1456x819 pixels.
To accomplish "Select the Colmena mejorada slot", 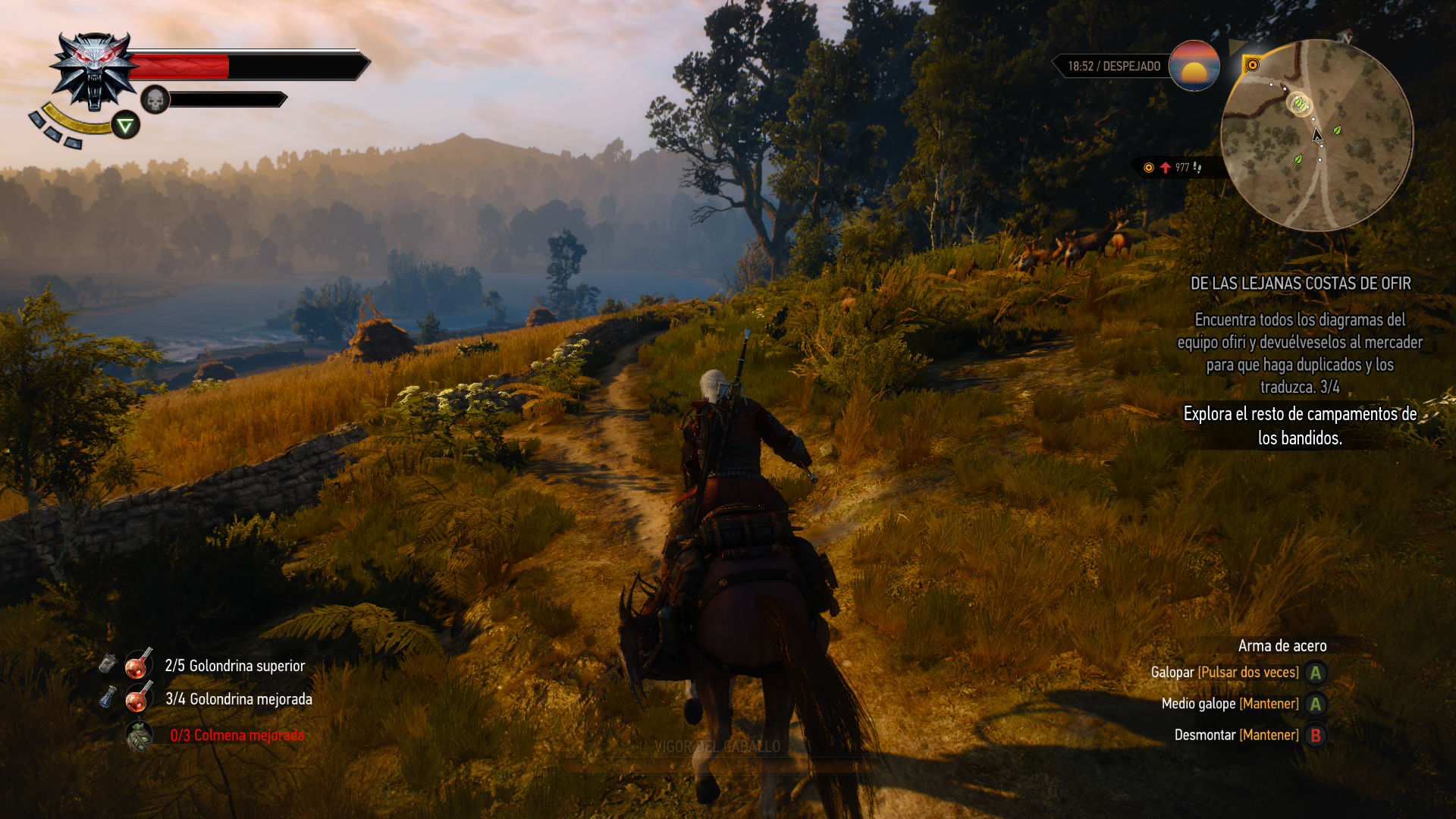I will (x=139, y=735).
